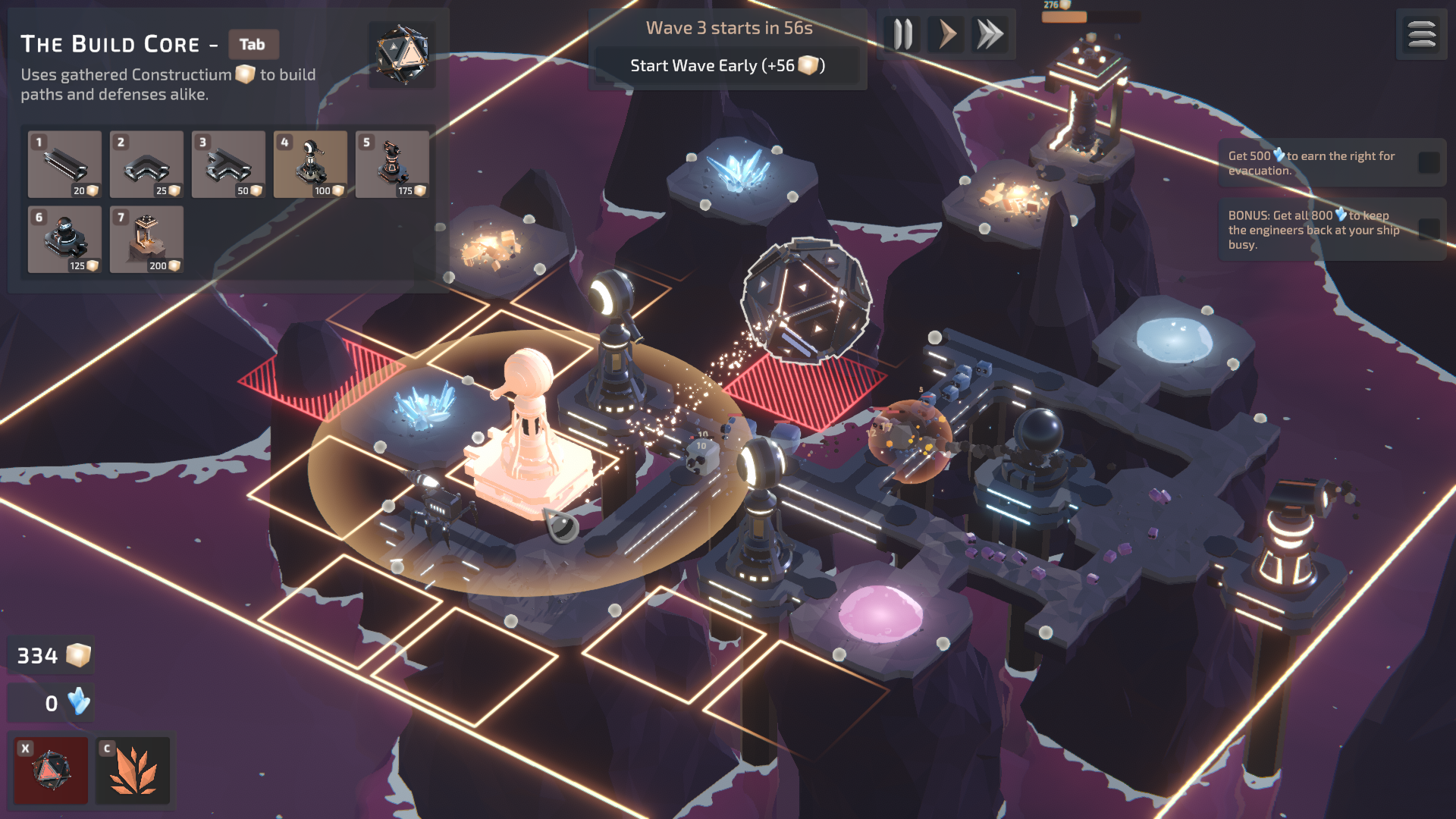
Task: Click Start Wave Early button
Action: tap(727, 66)
